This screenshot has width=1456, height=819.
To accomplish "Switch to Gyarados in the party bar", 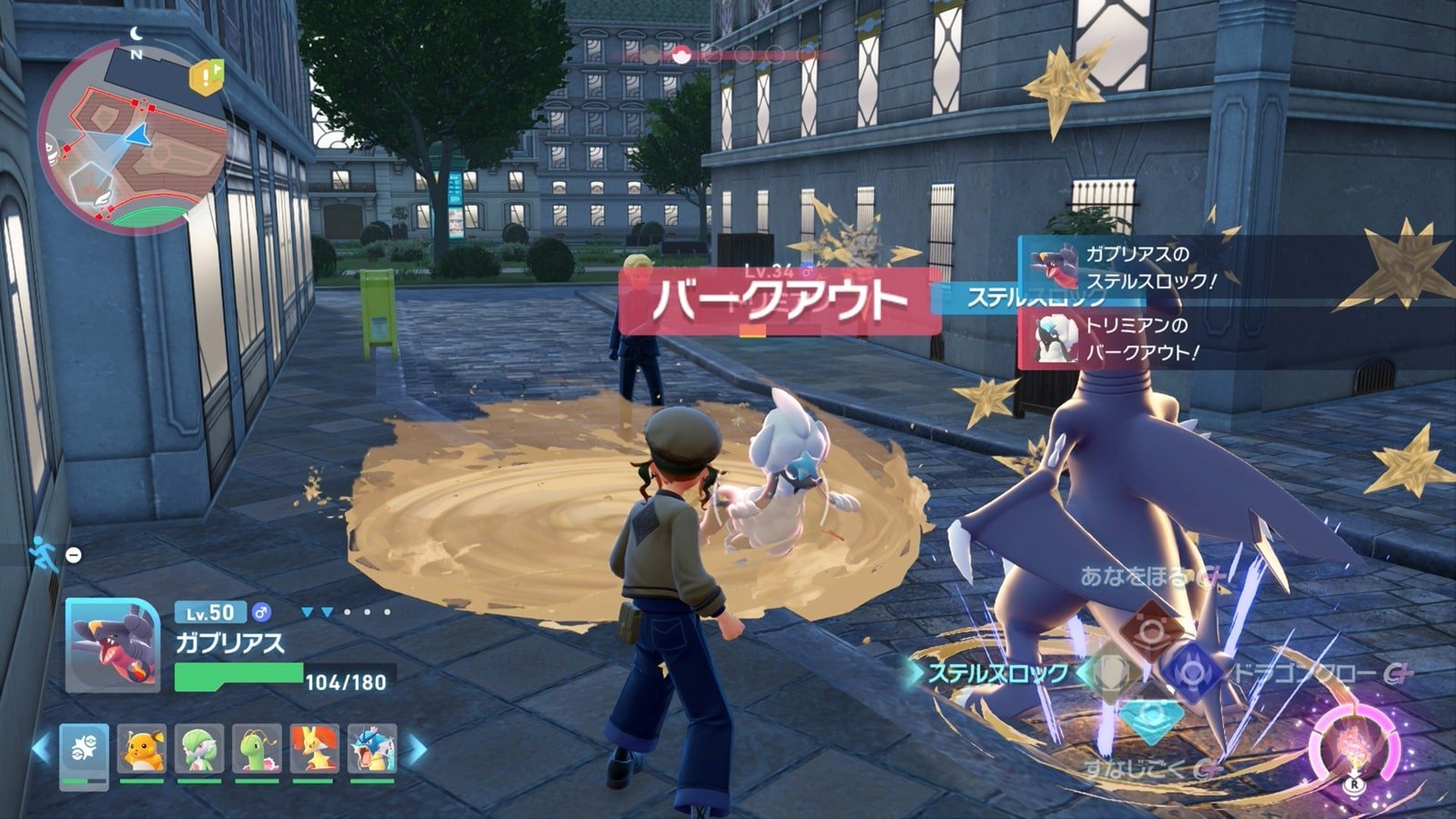I will point(372,751).
